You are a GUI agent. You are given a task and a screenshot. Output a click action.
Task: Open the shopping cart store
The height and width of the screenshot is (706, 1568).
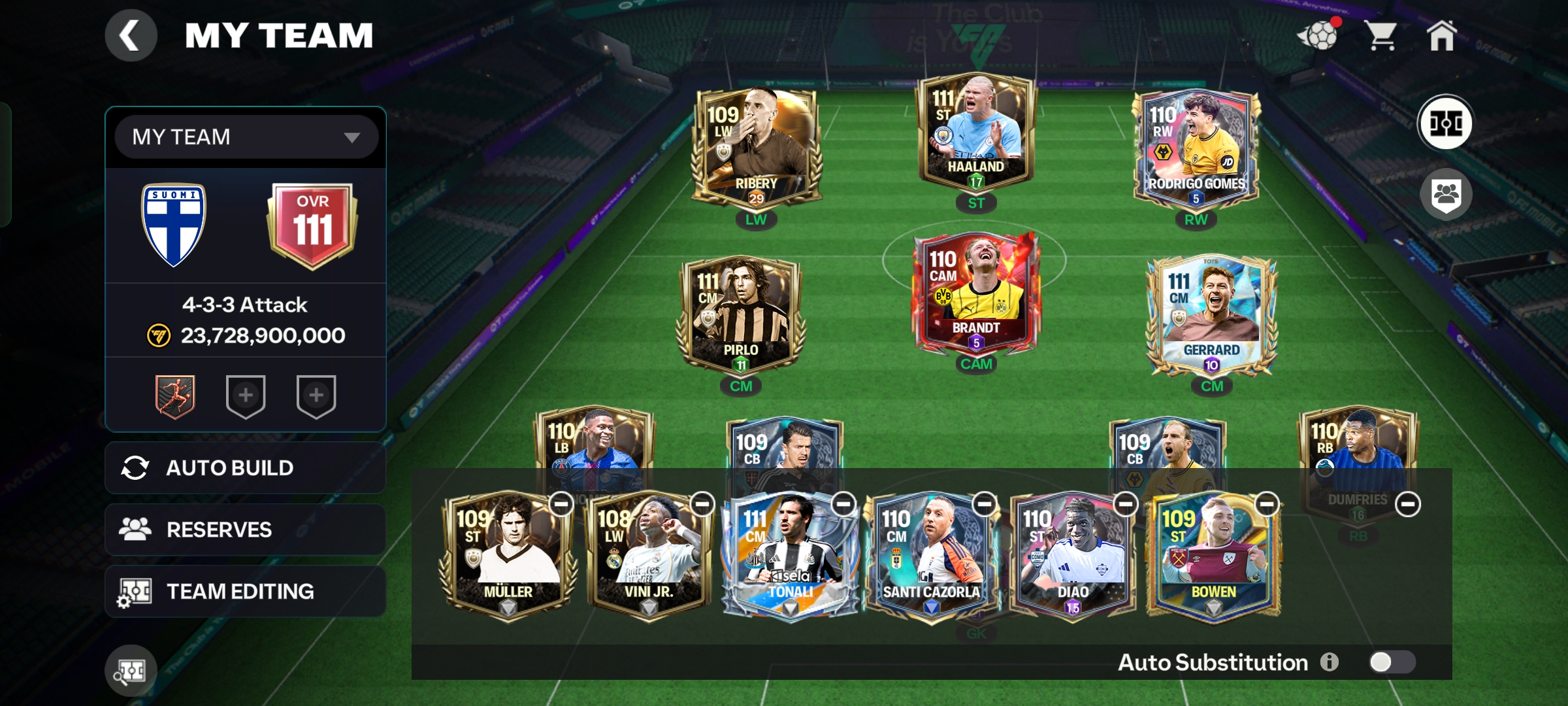coord(1381,35)
